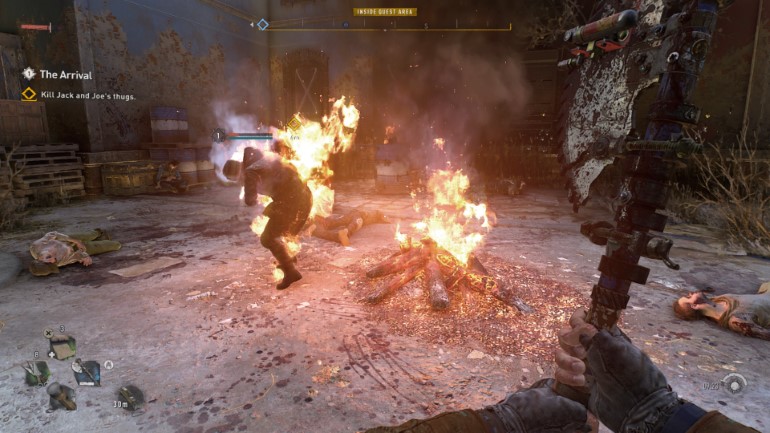The height and width of the screenshot is (433, 770).
Task: Click the diamond objective marker on the compass
Action: click(x=262, y=24)
